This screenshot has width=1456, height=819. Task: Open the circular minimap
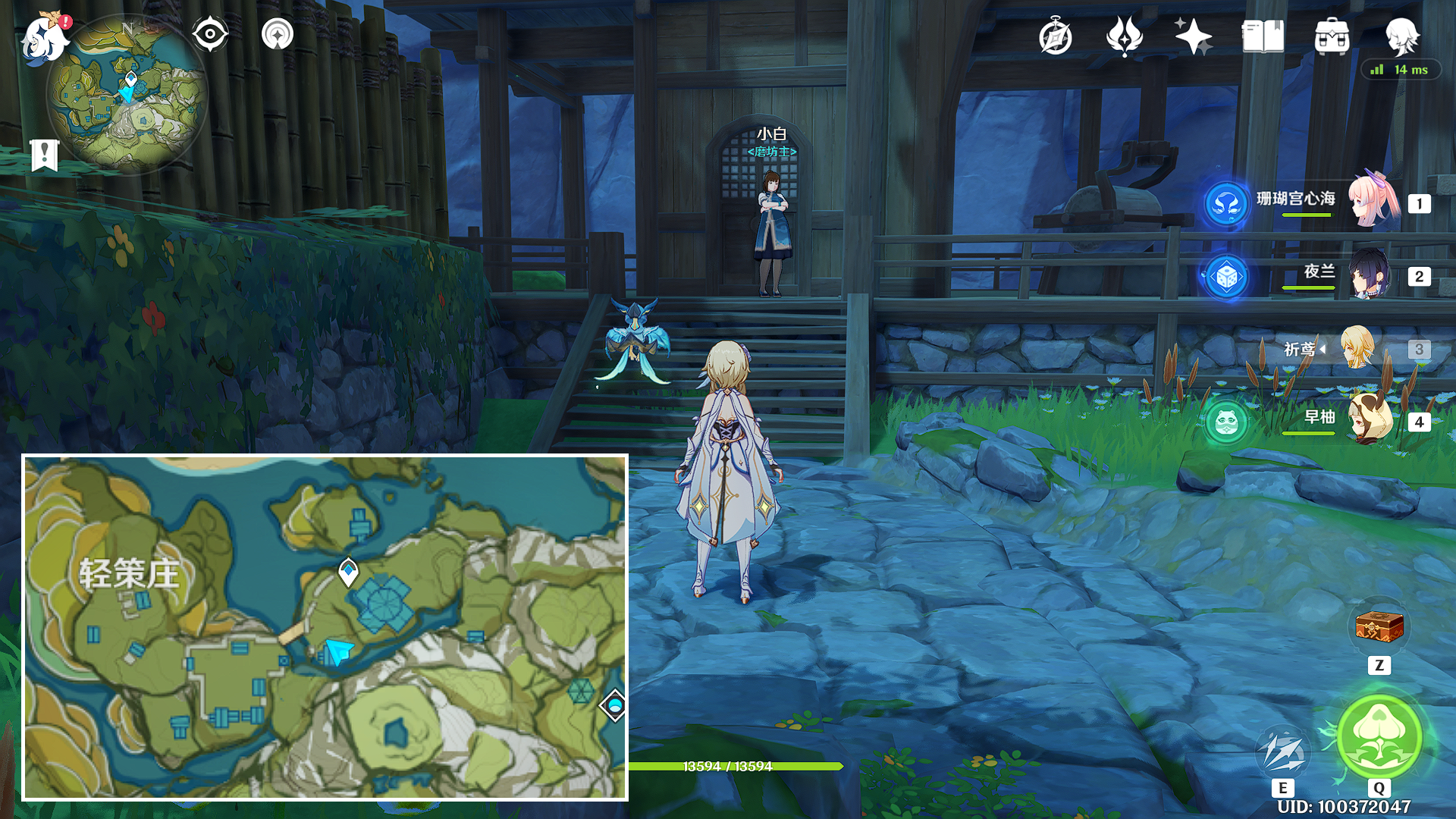pos(127,95)
